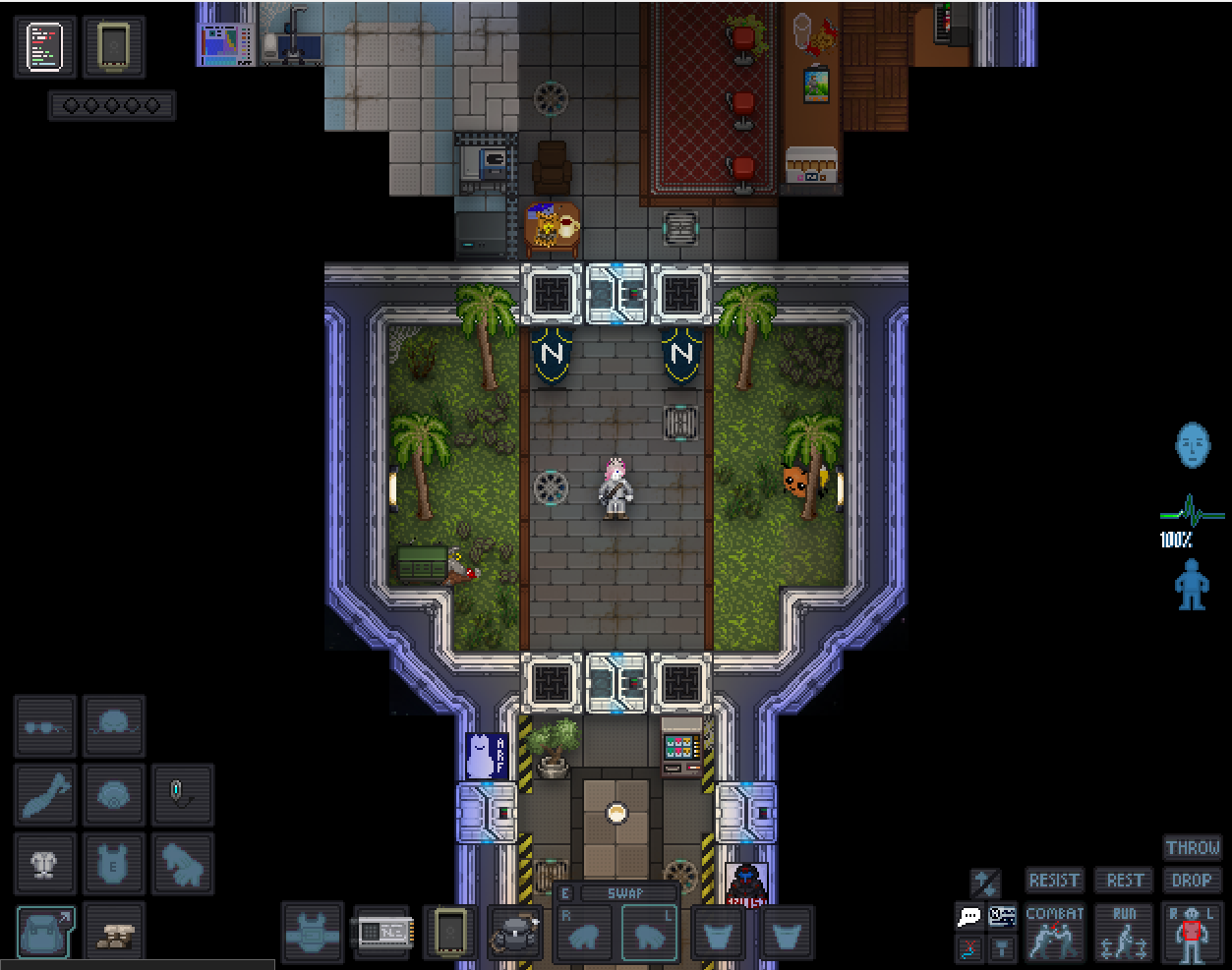Click the up/down floor change button
This screenshot has width=1232, height=970.
985,882
